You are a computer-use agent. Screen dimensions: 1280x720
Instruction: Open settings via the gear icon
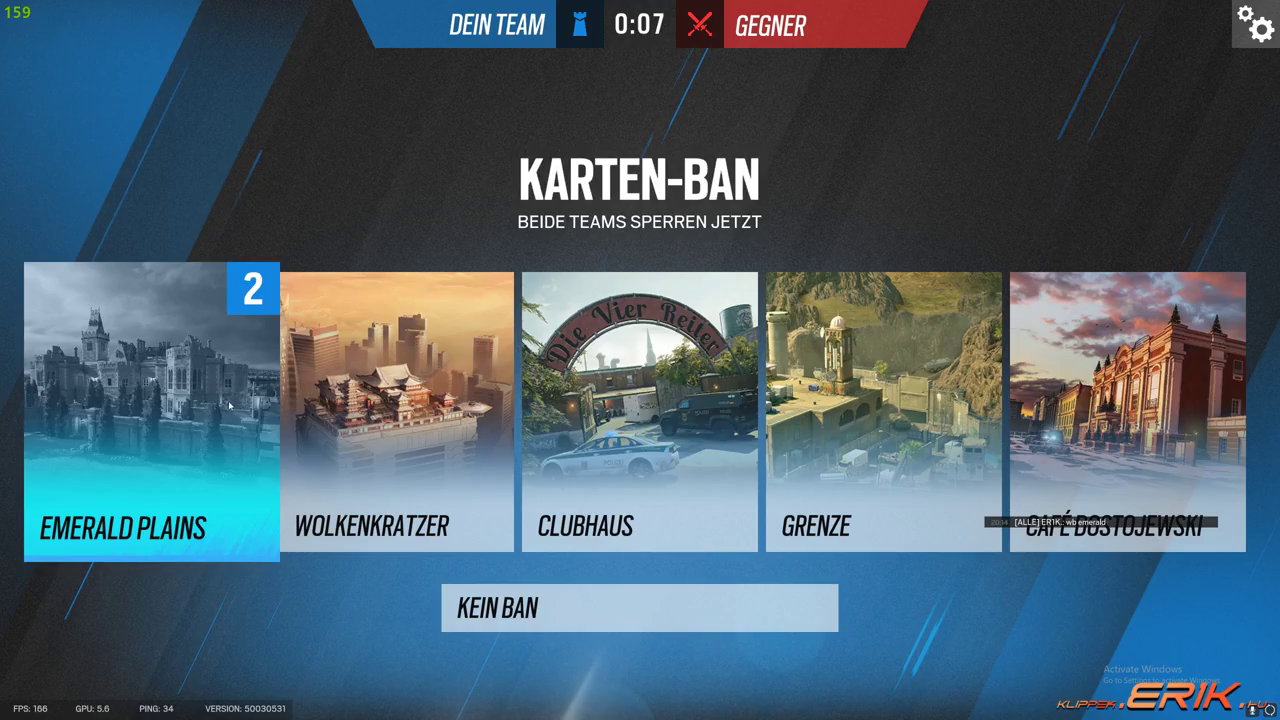point(1255,24)
